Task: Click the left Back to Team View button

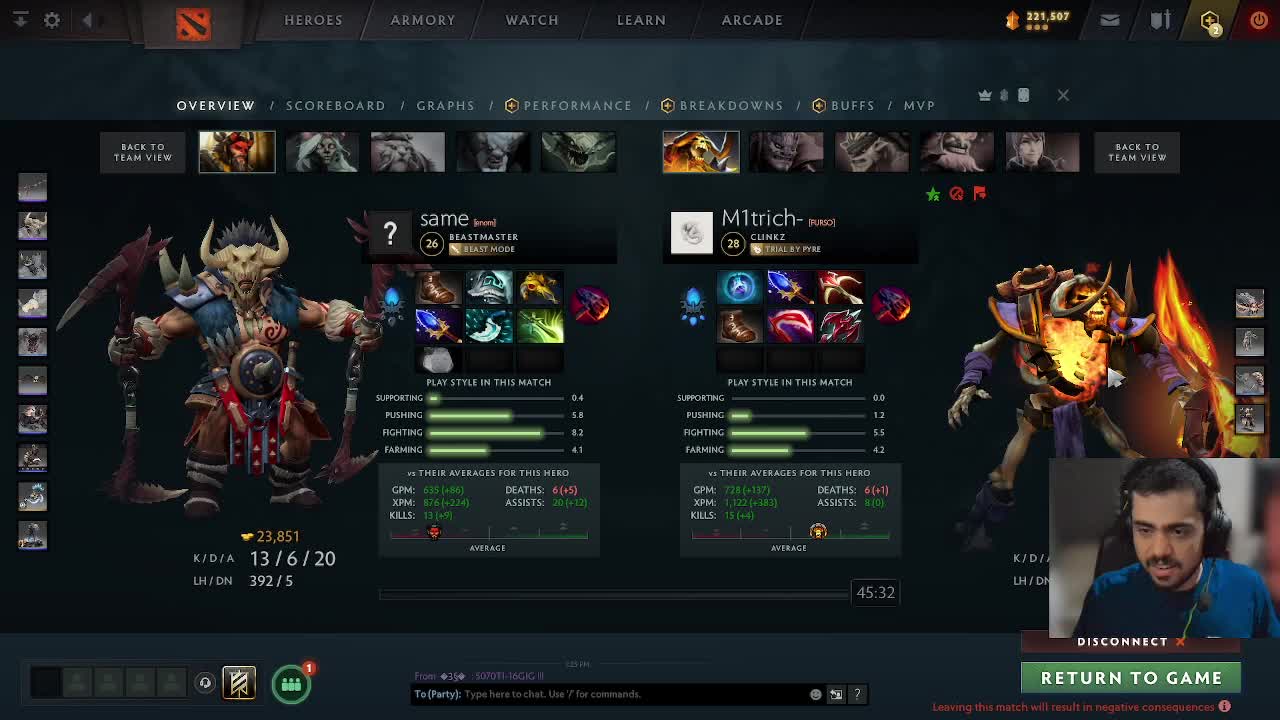Action: (143, 152)
